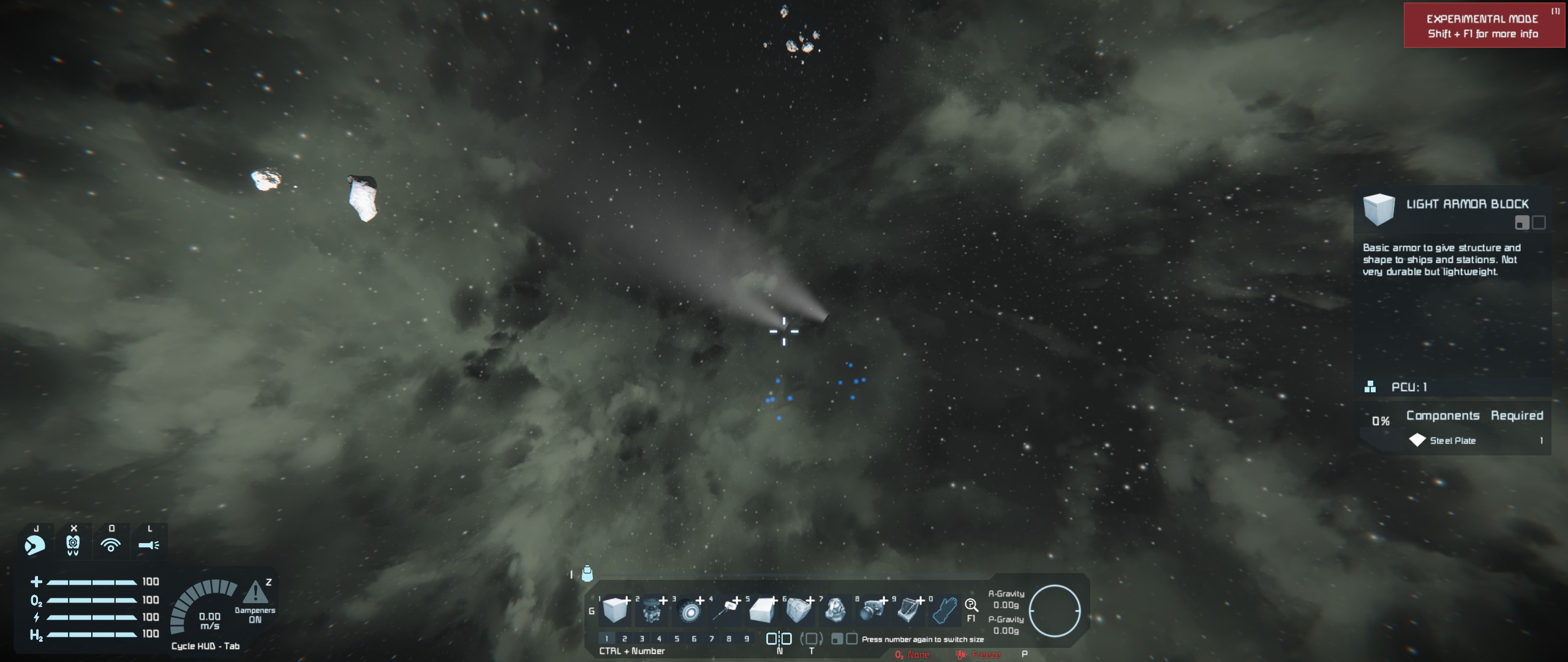The image size is (1568, 662).
Task: Switch to toolbar page 9
Action: point(747,639)
